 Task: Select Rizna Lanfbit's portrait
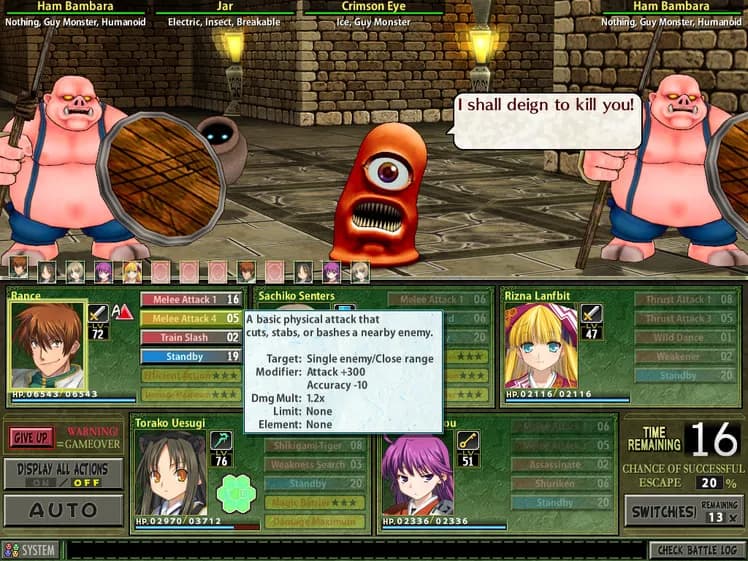539,345
